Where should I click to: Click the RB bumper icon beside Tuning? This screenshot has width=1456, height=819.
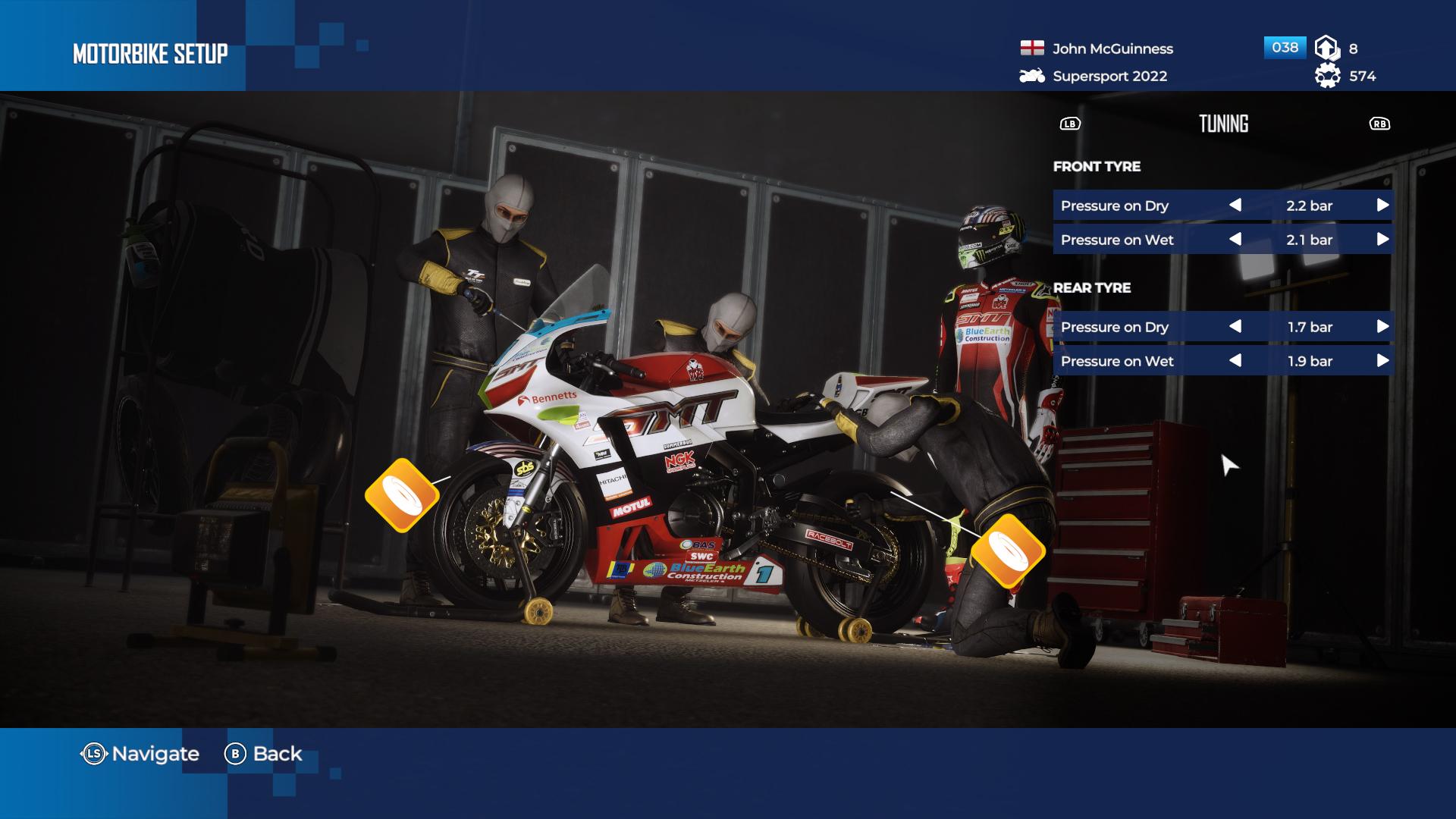pyautogui.click(x=1379, y=124)
